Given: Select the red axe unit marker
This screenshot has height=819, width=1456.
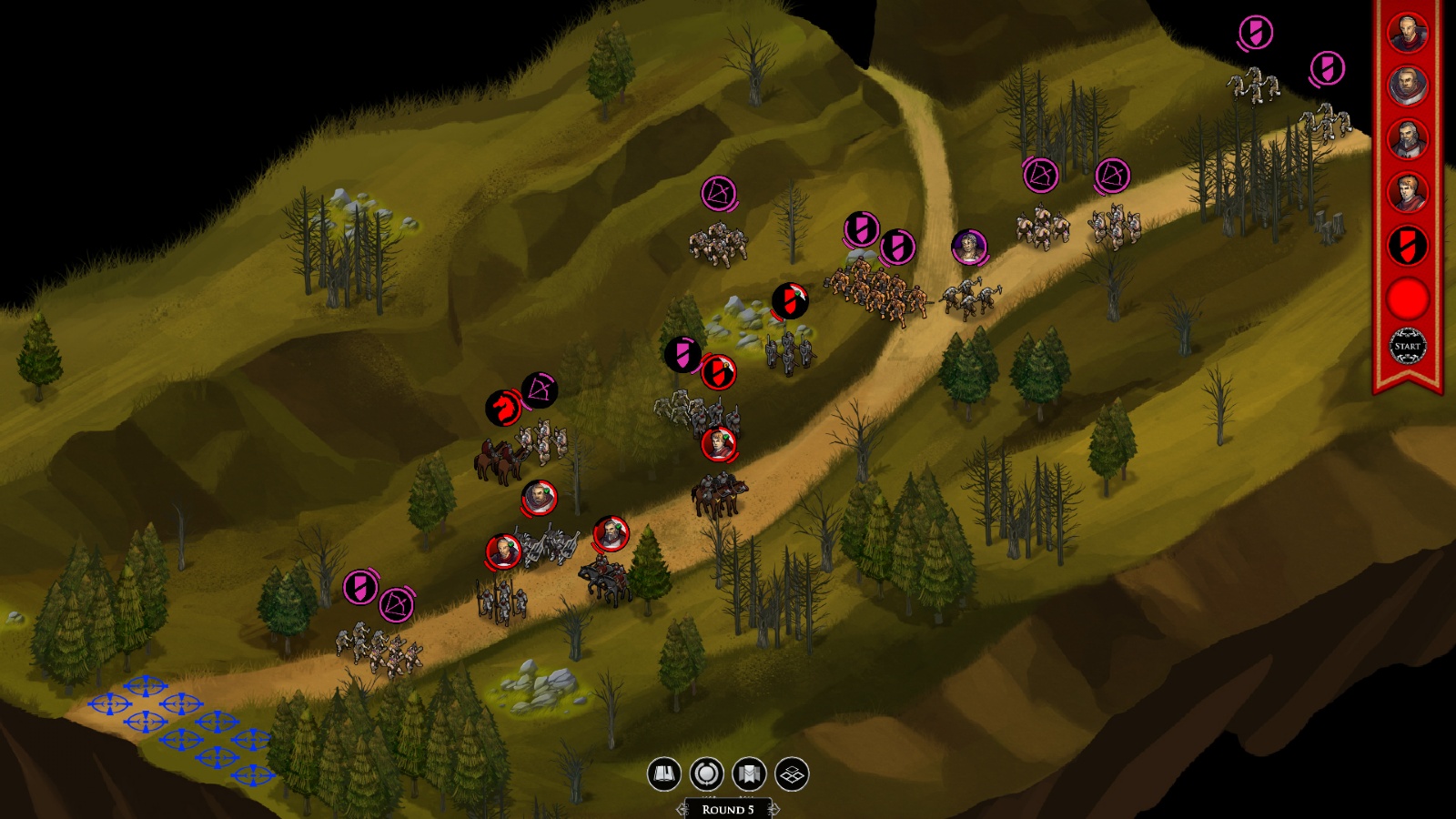Looking at the screenshot, I should pyautogui.click(x=790, y=301).
